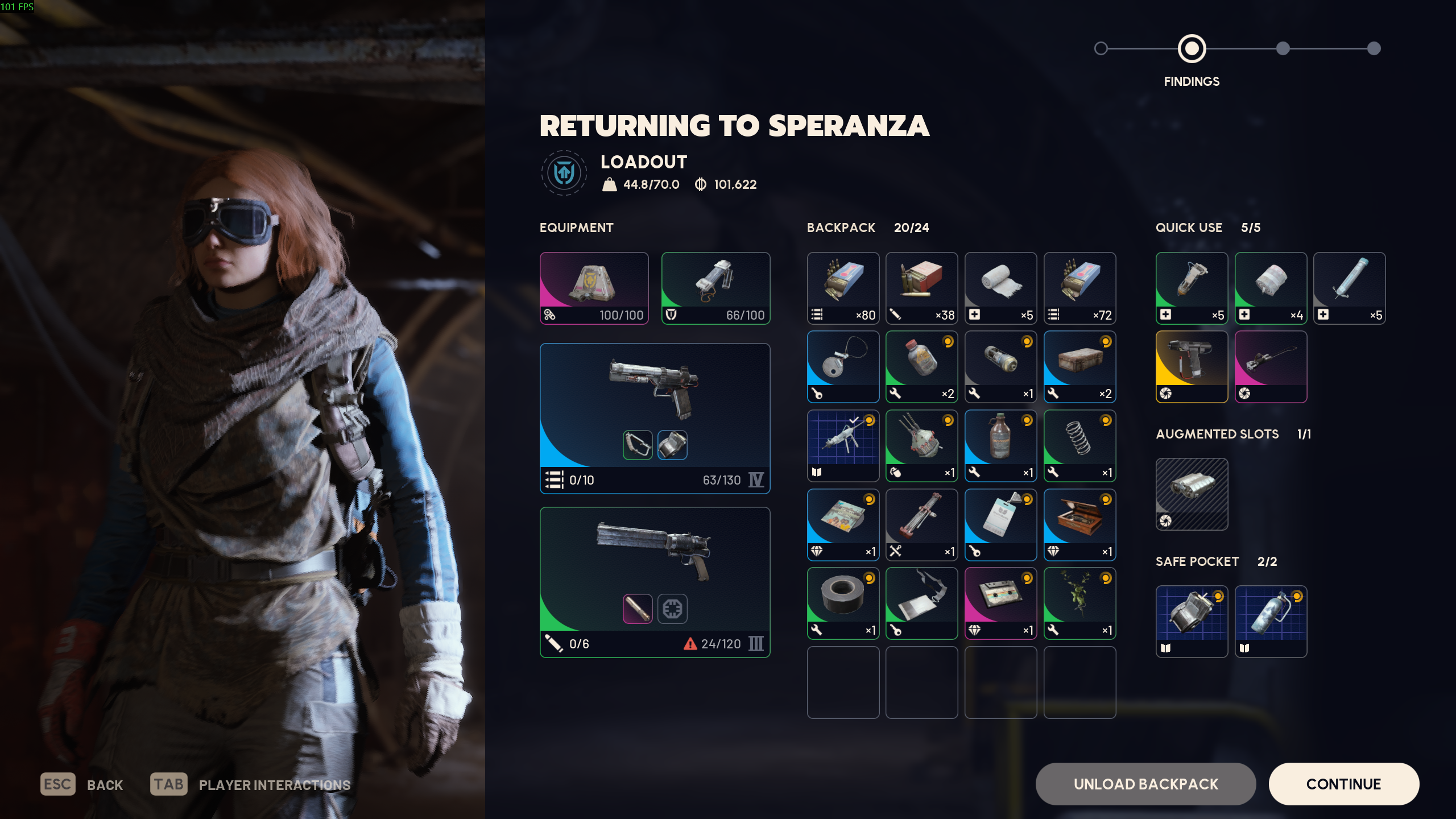Select the rusted toolbox stack of two
Image resolution: width=1456 pixels, height=819 pixels.
pos(1079,366)
